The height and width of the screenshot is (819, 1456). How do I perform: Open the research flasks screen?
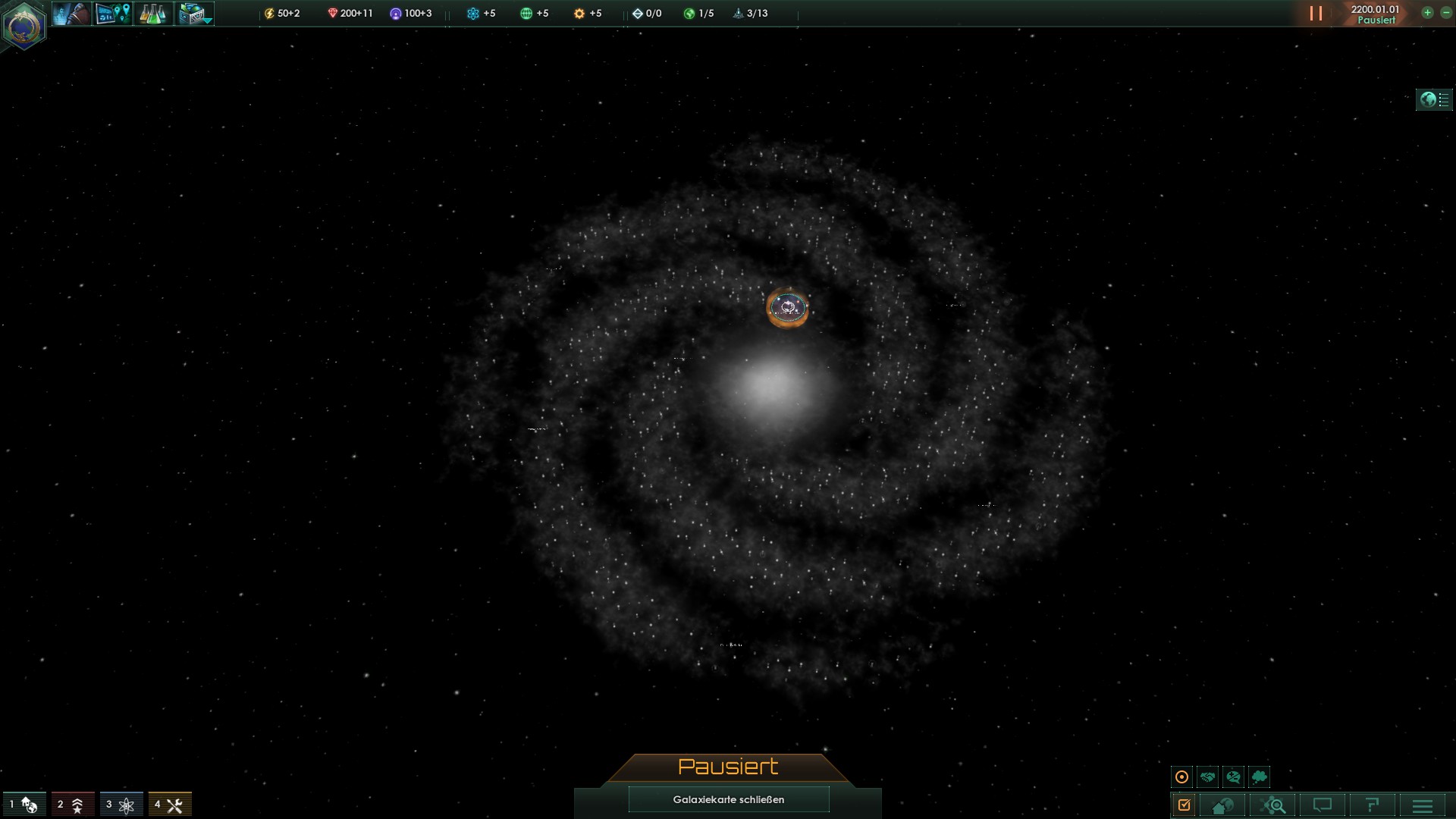pyautogui.click(x=153, y=14)
